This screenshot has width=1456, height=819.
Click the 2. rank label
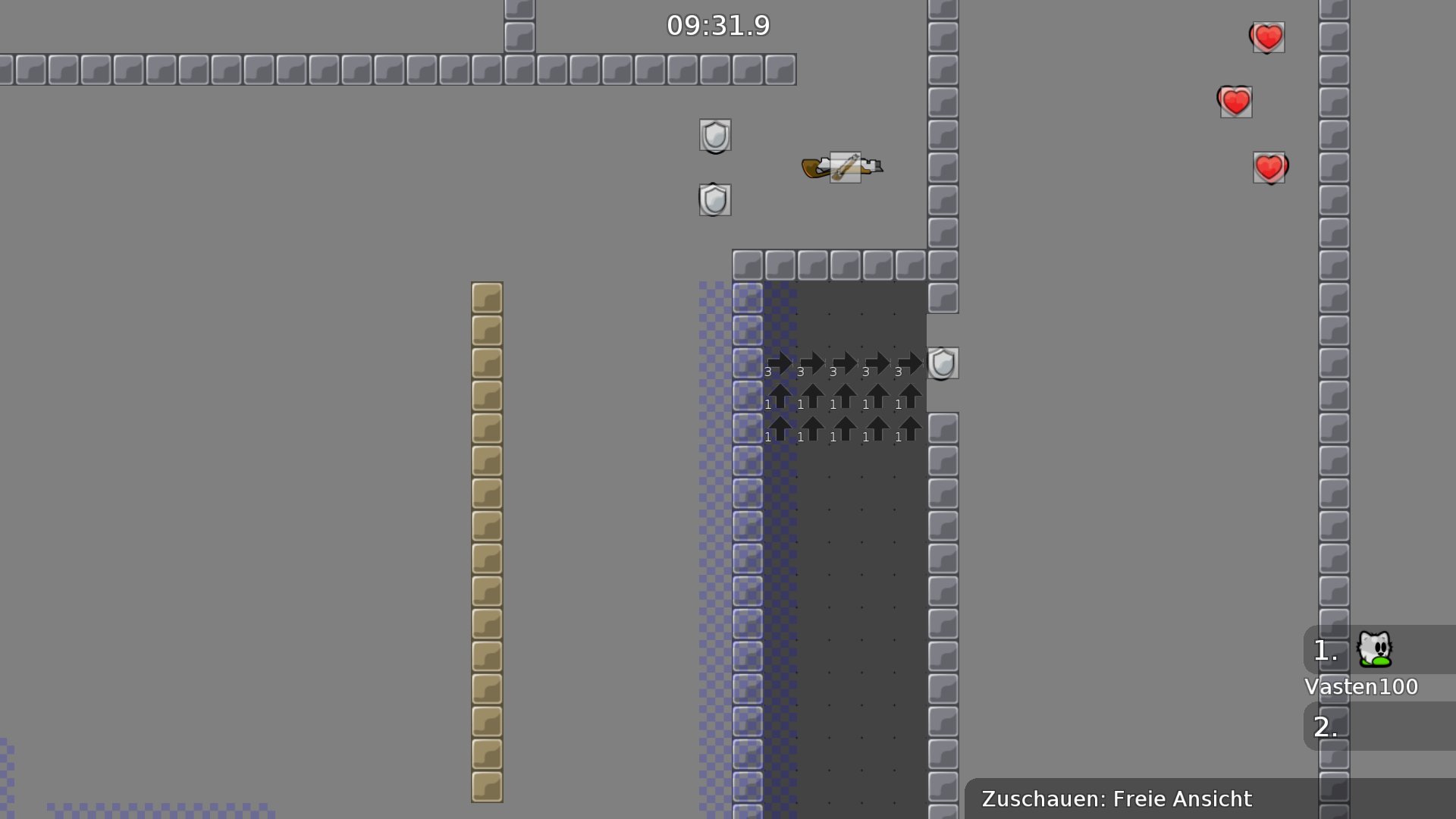click(x=1326, y=726)
